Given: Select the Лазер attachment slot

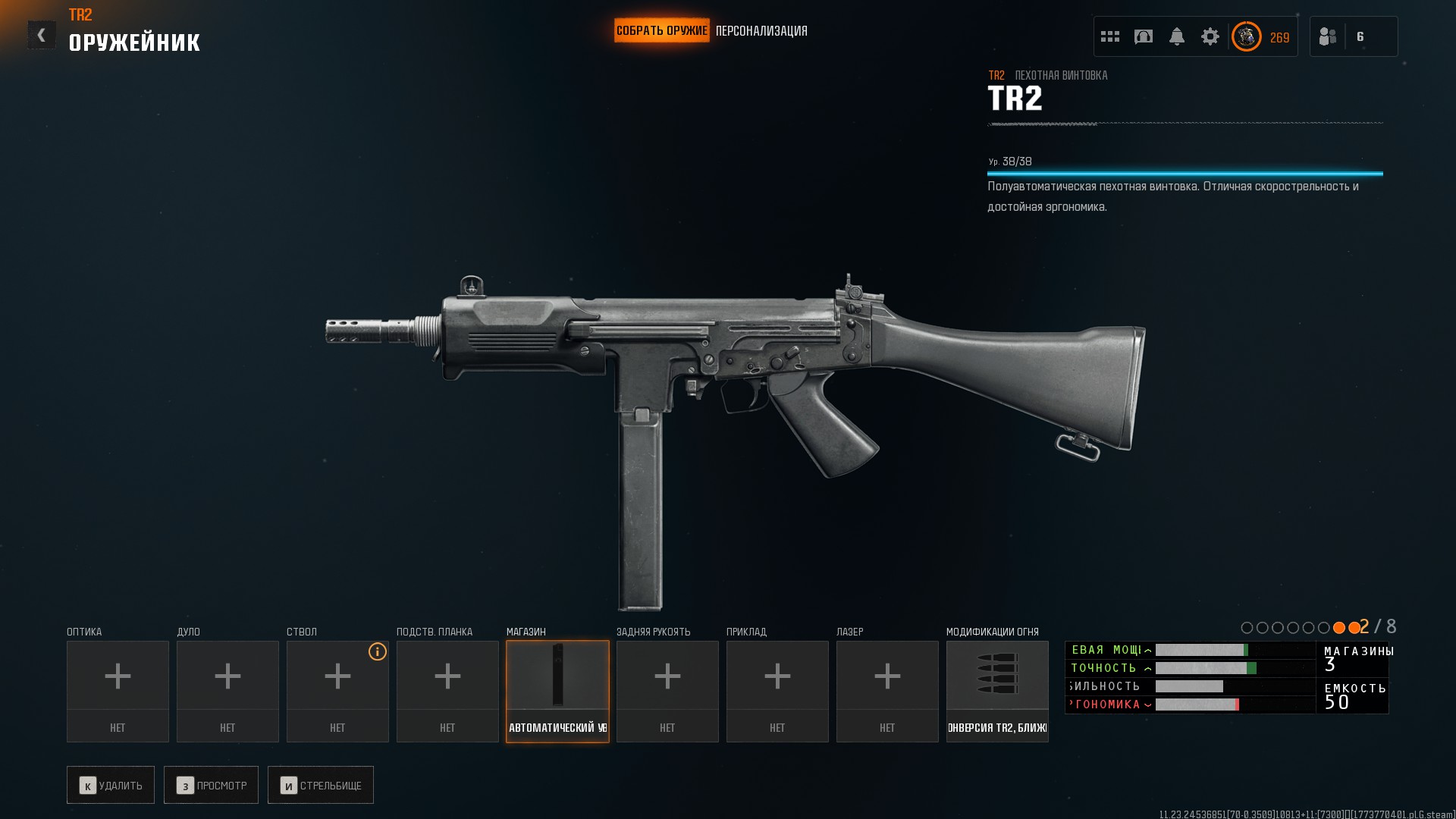Looking at the screenshot, I should (887, 691).
